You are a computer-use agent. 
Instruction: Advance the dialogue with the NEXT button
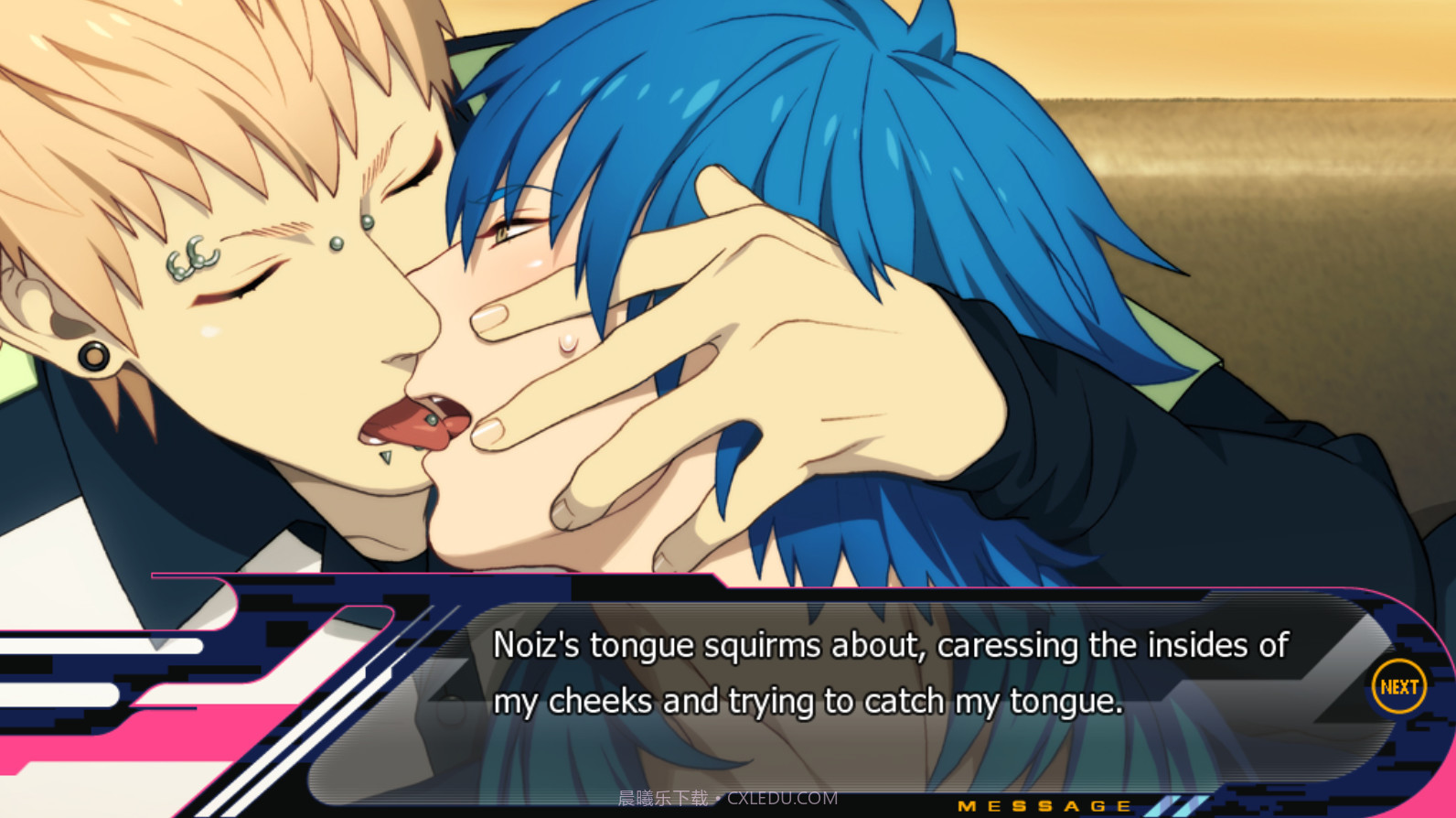(x=1398, y=685)
